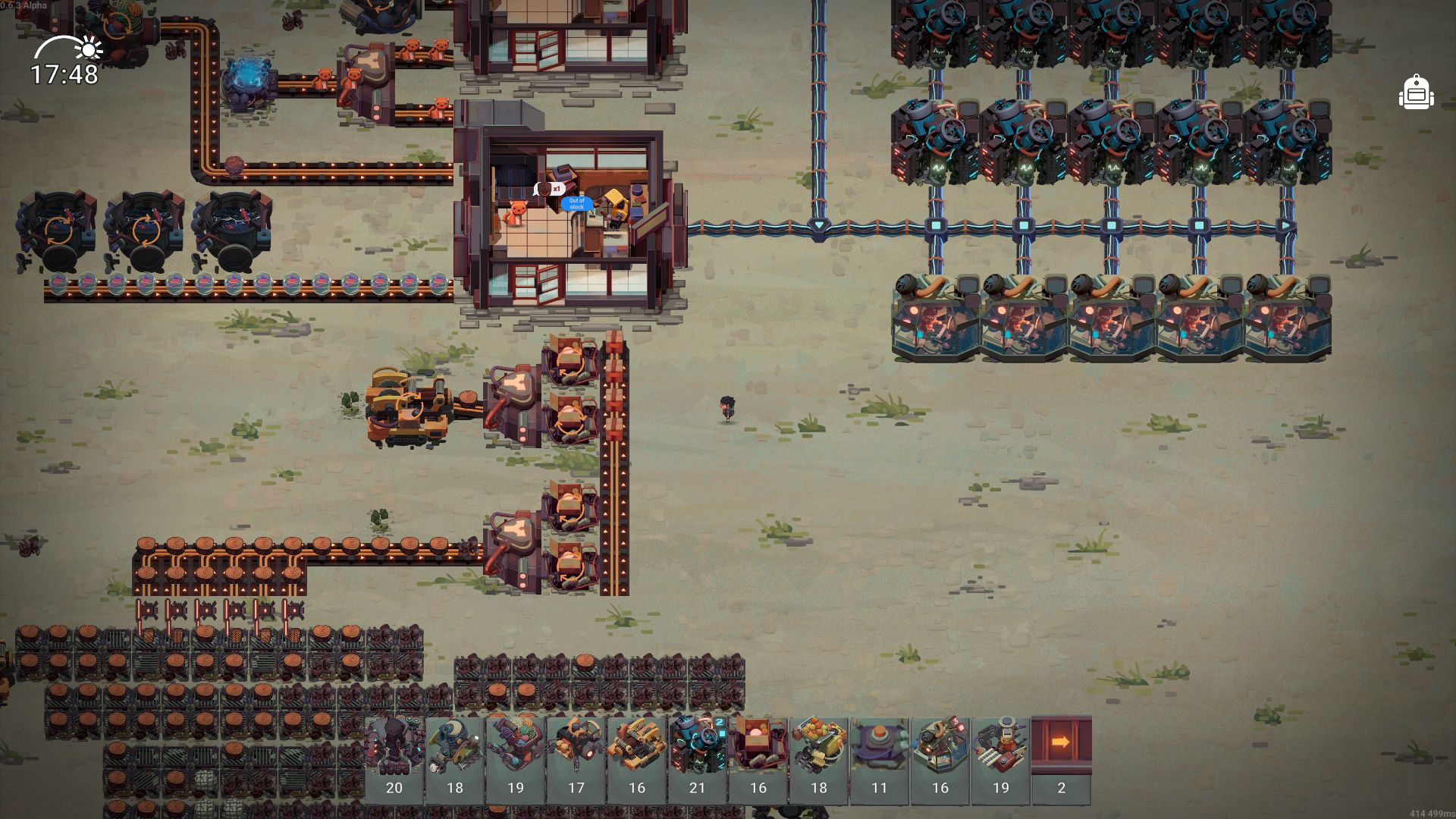Screen dimensions: 1456x819
Task: Choose the glass-tank machine slot showing 16
Action: point(940,758)
